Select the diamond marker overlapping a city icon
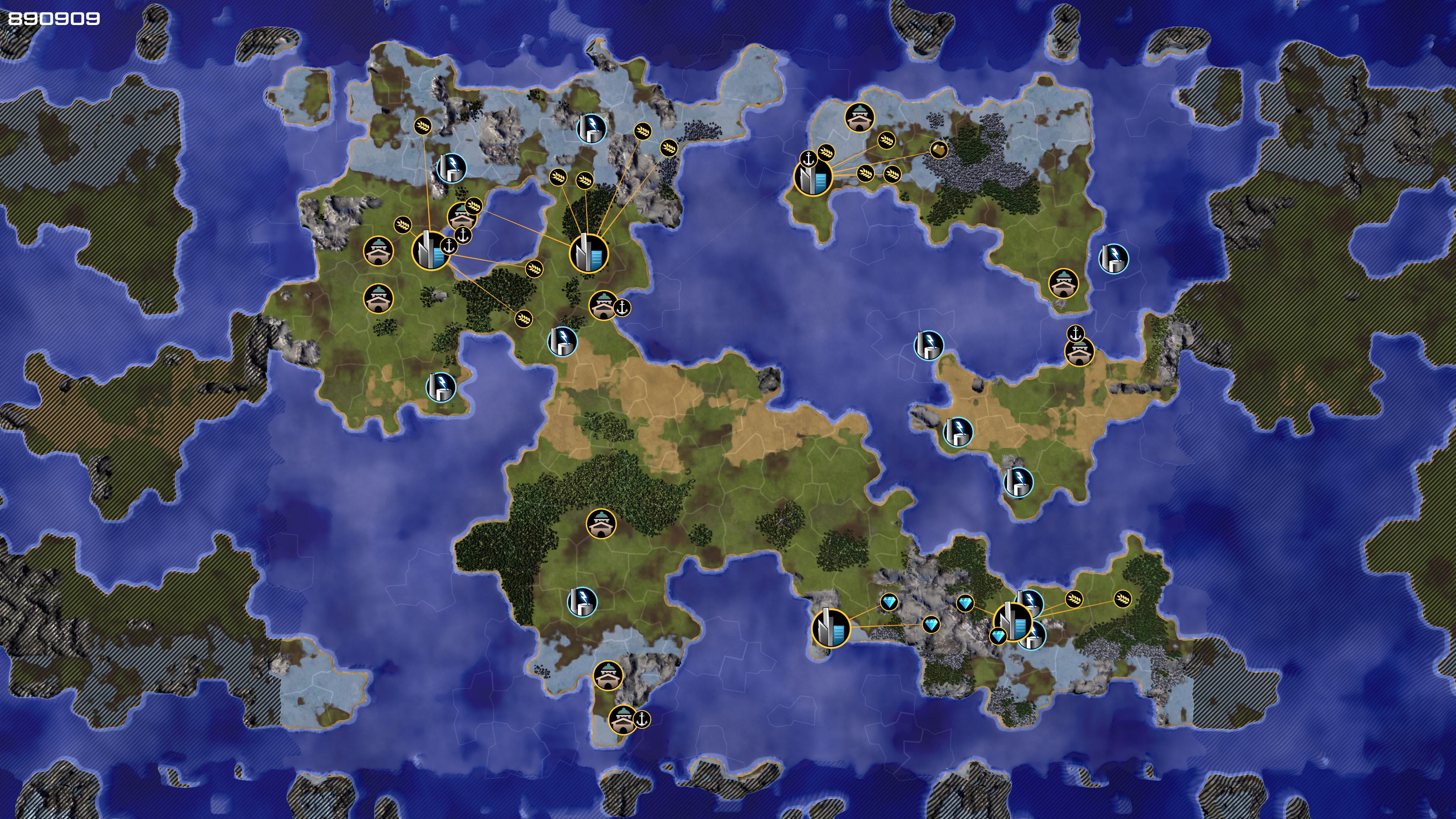The width and height of the screenshot is (1456, 819). [x=998, y=637]
